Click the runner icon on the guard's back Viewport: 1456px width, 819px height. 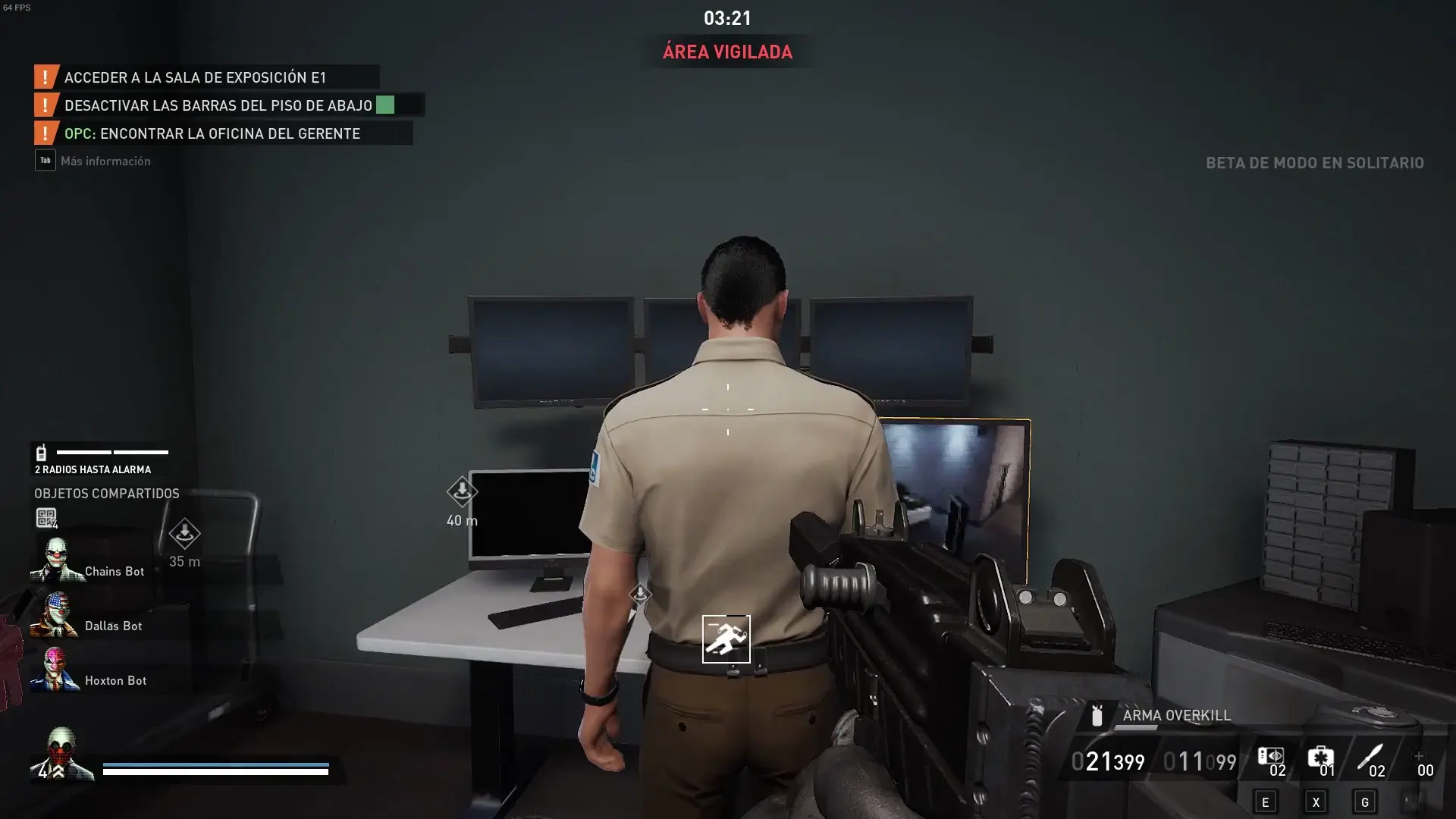click(x=726, y=639)
